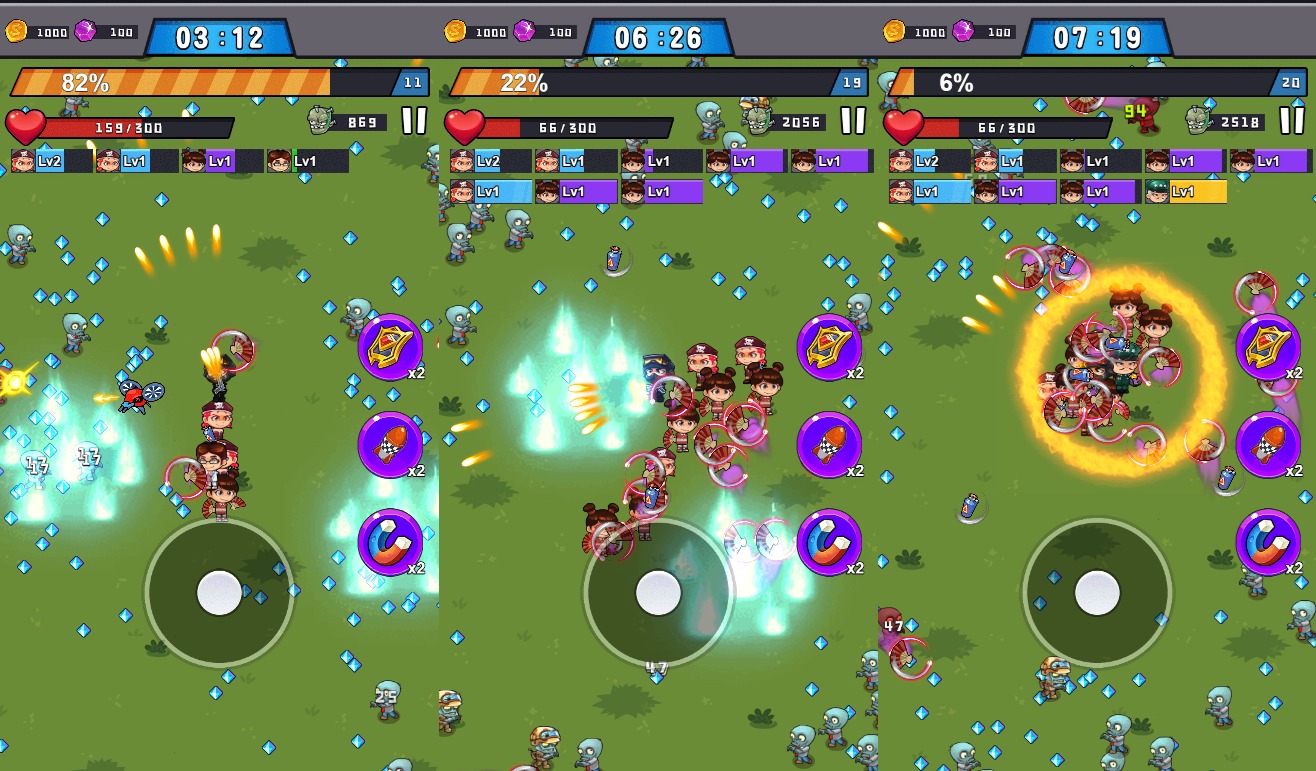Pause the game on the 06:26 screen

[x=853, y=121]
